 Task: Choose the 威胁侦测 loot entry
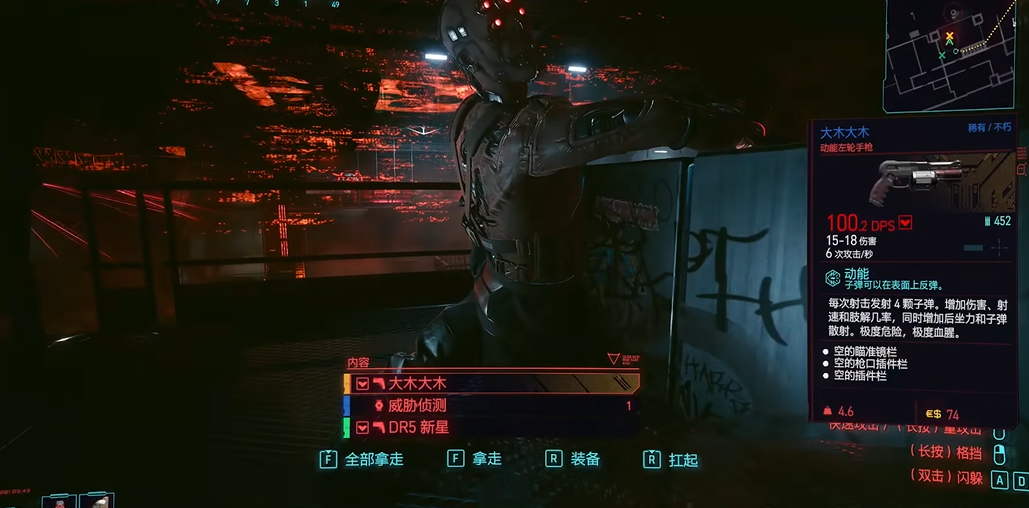click(490, 406)
